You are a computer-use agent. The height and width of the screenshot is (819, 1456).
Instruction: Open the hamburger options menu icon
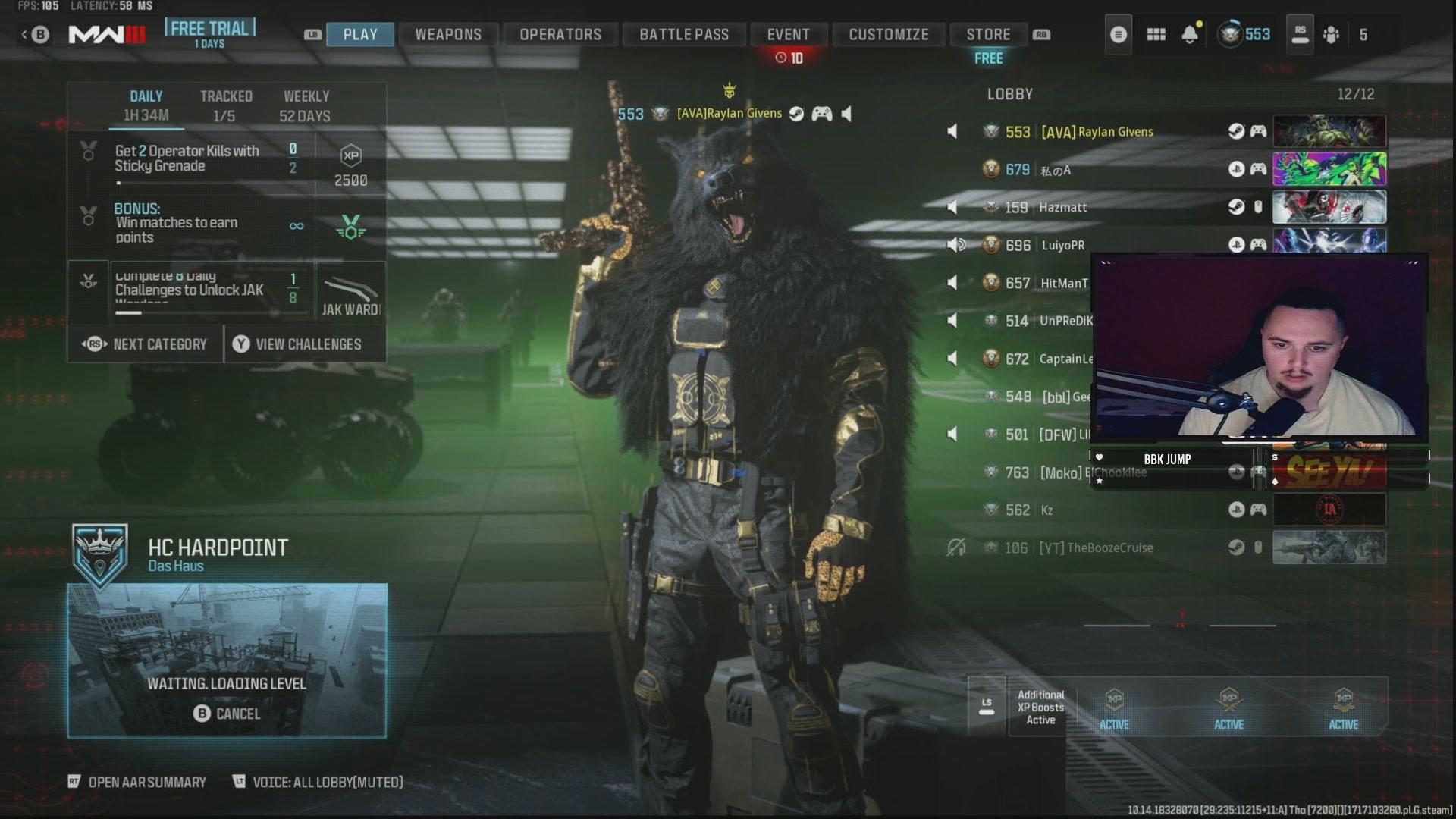1118,34
